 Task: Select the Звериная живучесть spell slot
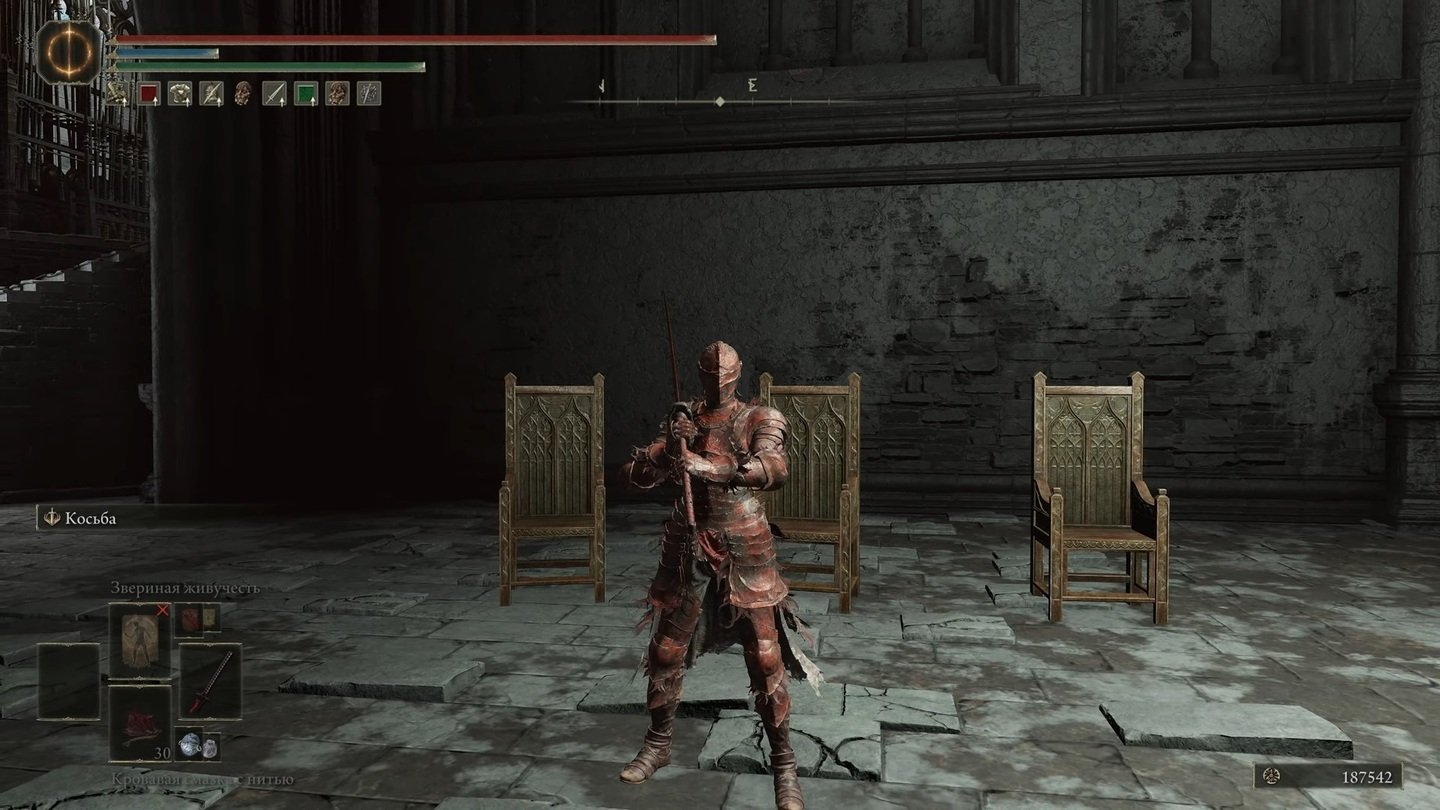coord(139,640)
